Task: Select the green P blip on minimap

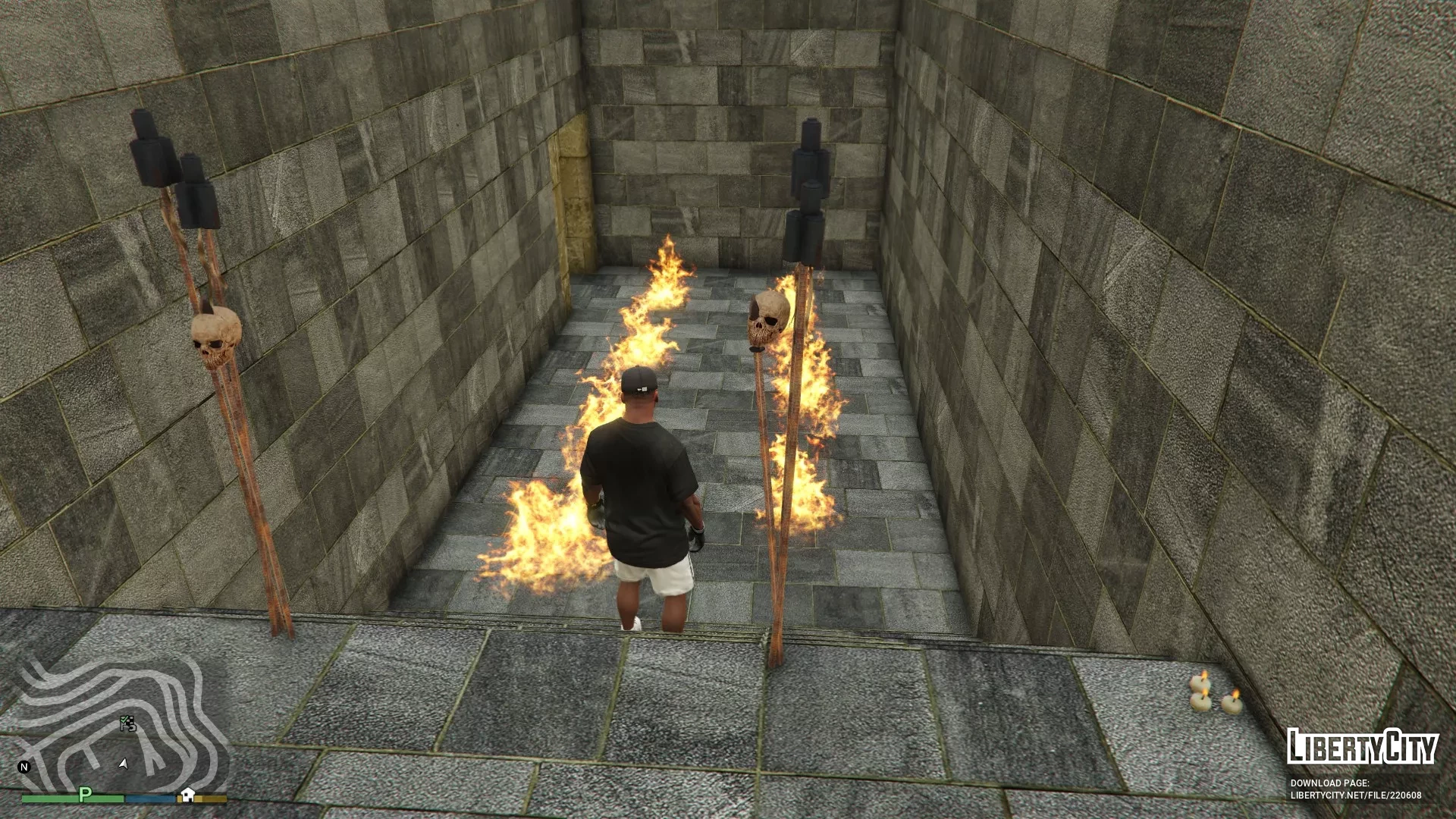Action: [85, 794]
